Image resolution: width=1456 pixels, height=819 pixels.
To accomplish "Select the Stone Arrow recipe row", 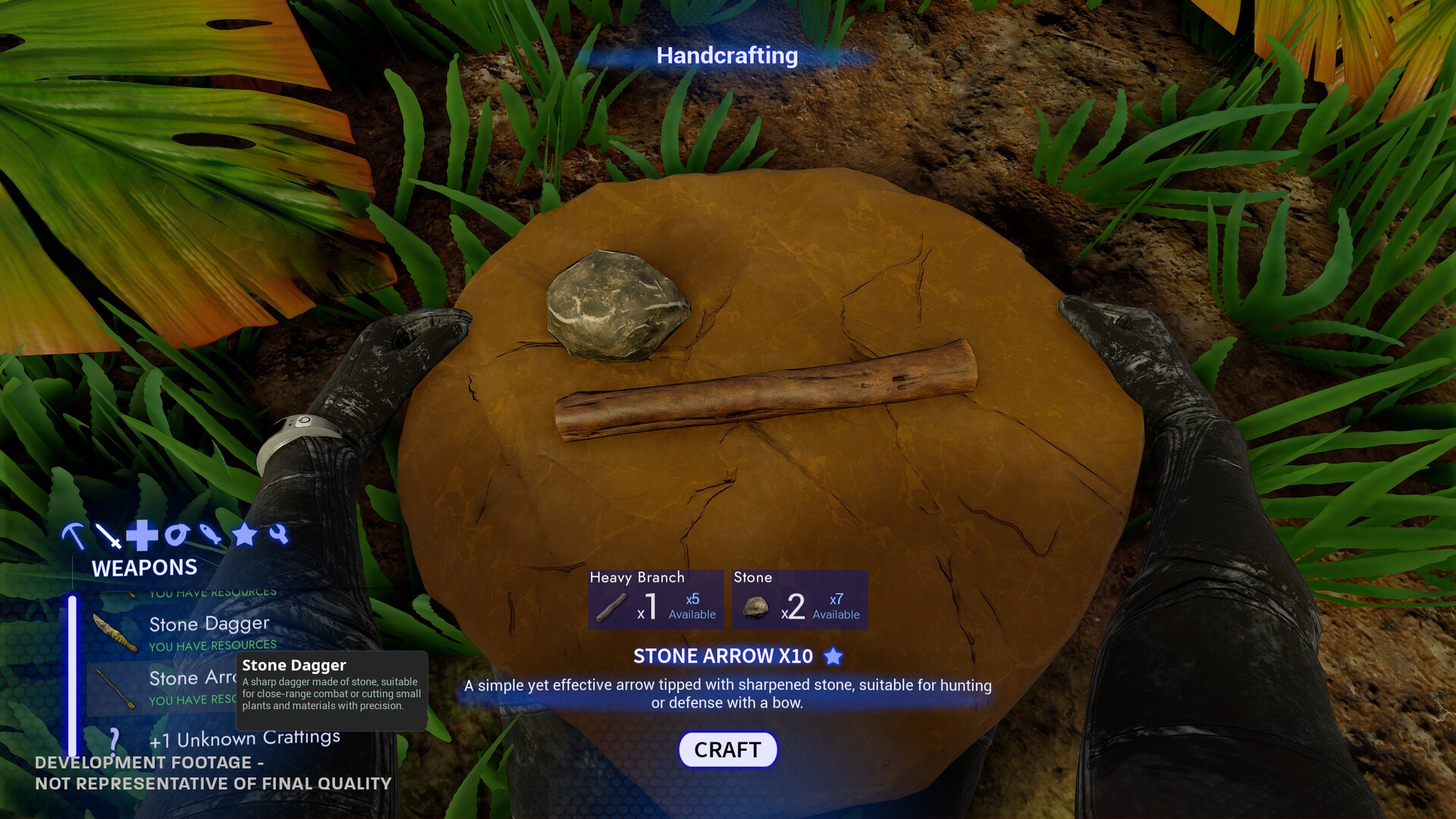I will (x=159, y=688).
